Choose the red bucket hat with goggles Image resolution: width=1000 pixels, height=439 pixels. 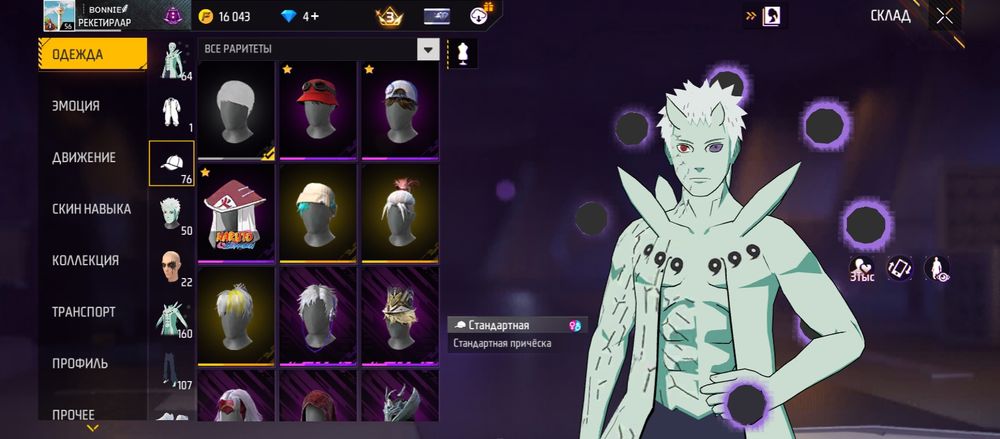coord(318,110)
